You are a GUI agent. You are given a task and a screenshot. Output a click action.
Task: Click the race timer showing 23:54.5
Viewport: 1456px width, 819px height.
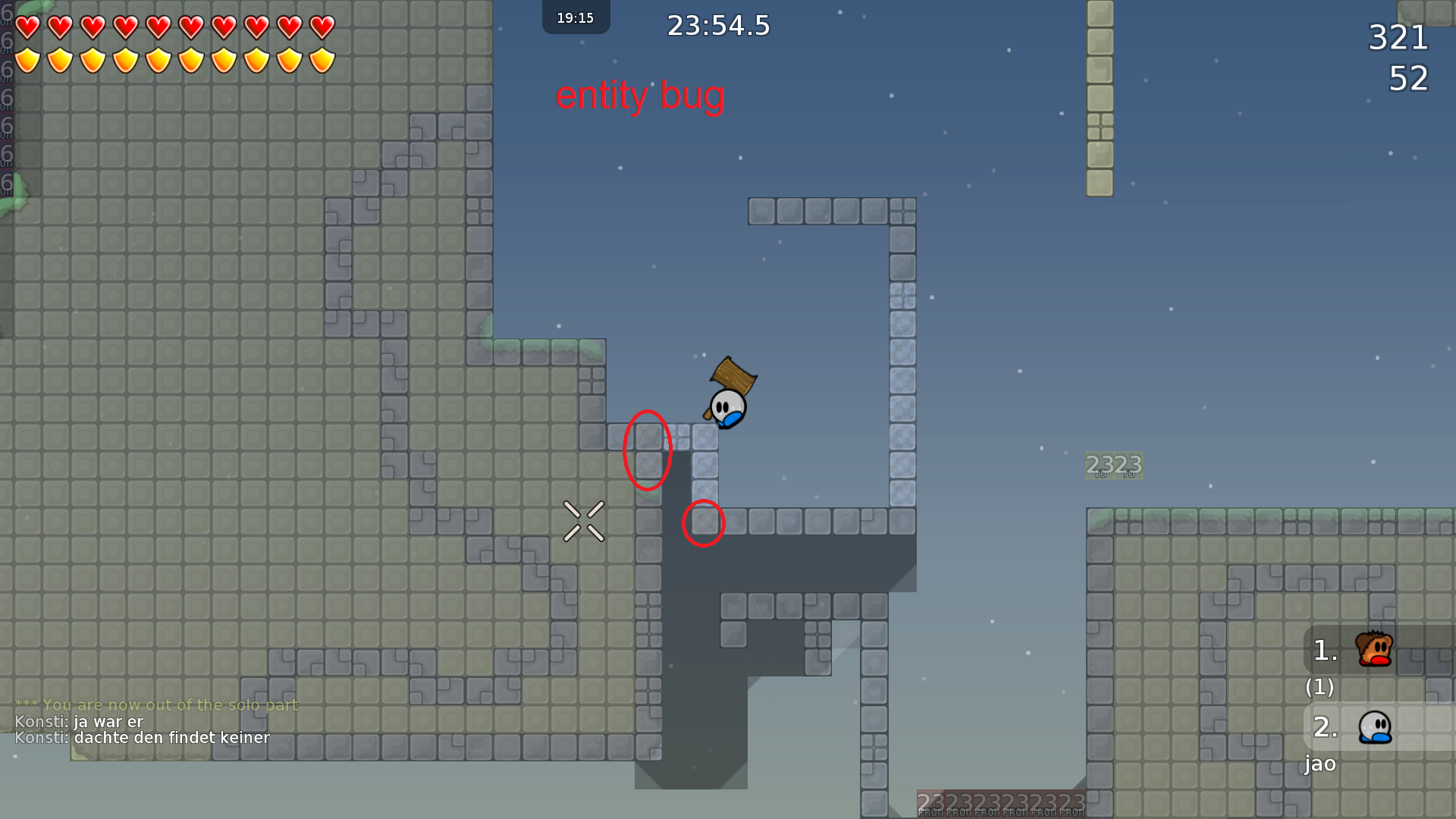717,25
